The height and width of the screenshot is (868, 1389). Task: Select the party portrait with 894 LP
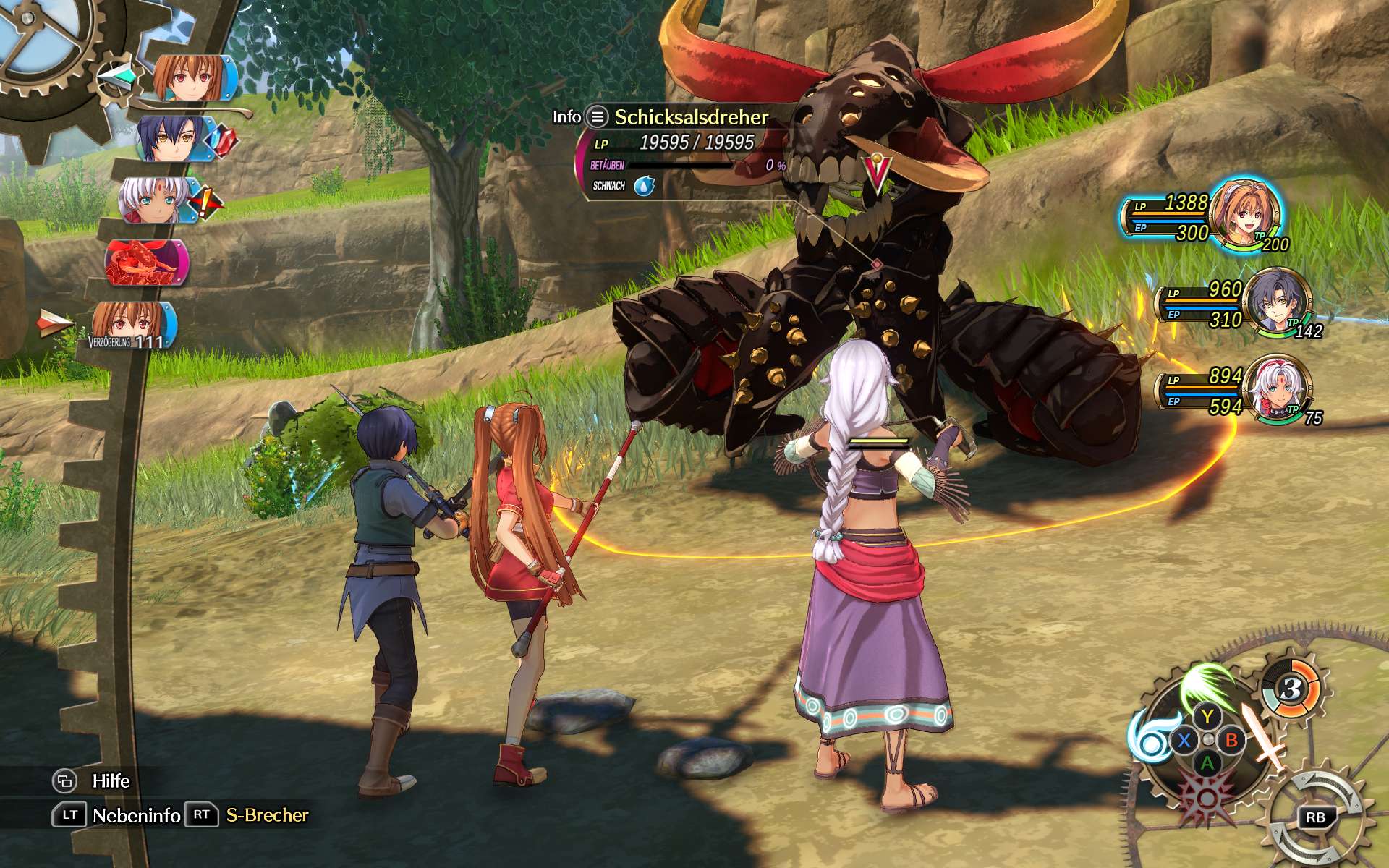pyautogui.click(x=1280, y=388)
